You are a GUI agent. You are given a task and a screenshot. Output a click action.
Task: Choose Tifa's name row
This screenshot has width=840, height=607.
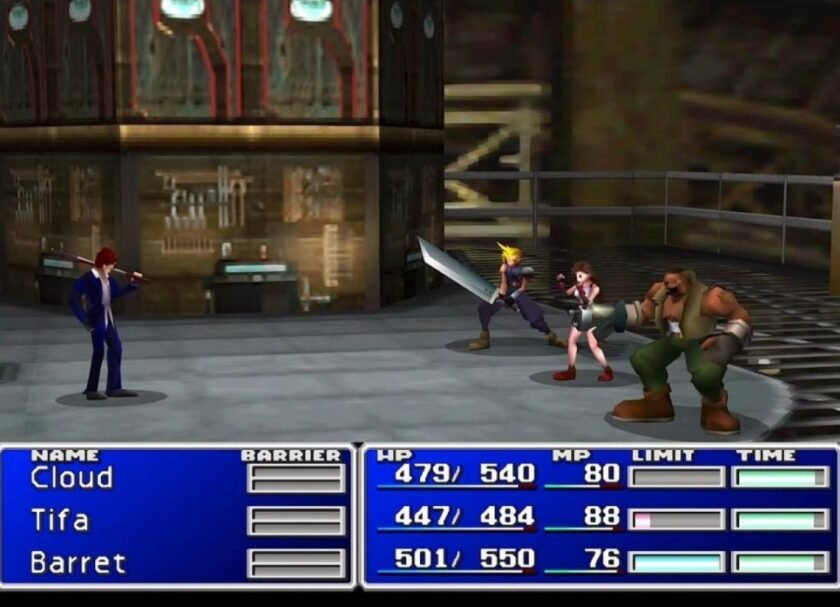tap(60, 520)
